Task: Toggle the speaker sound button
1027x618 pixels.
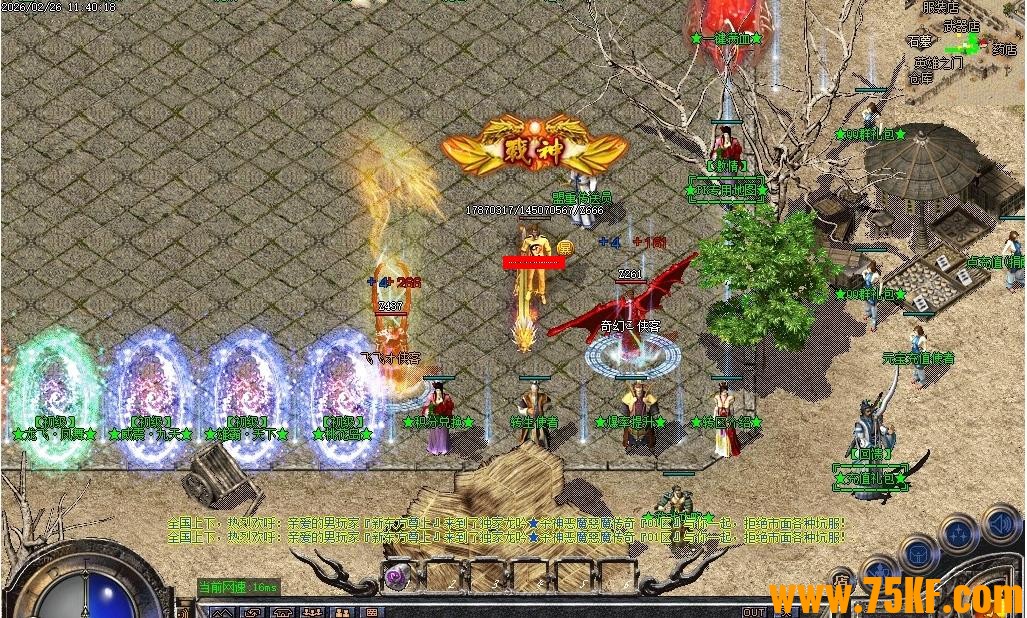Action: point(1000,524)
